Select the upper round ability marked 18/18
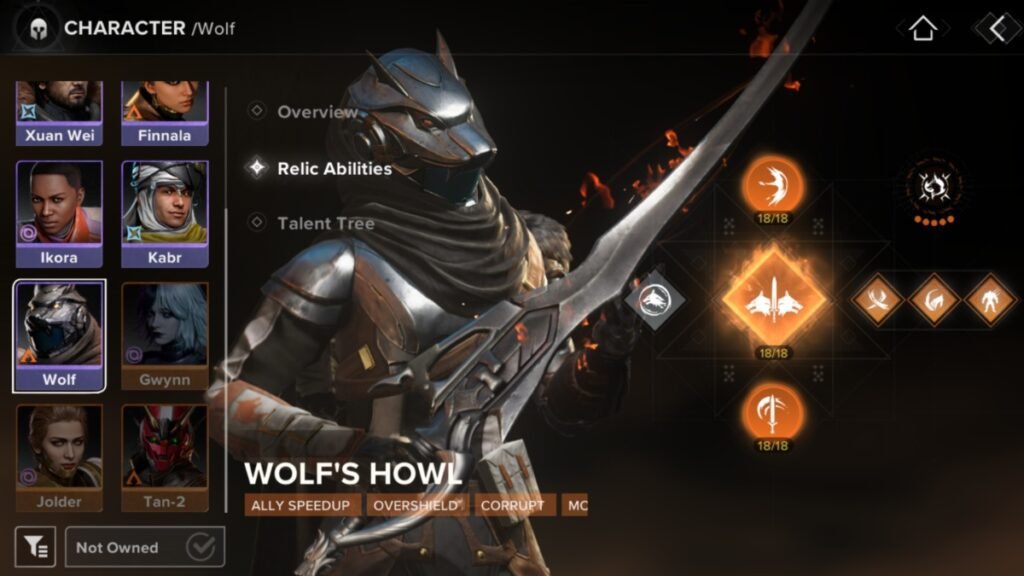 [773, 185]
